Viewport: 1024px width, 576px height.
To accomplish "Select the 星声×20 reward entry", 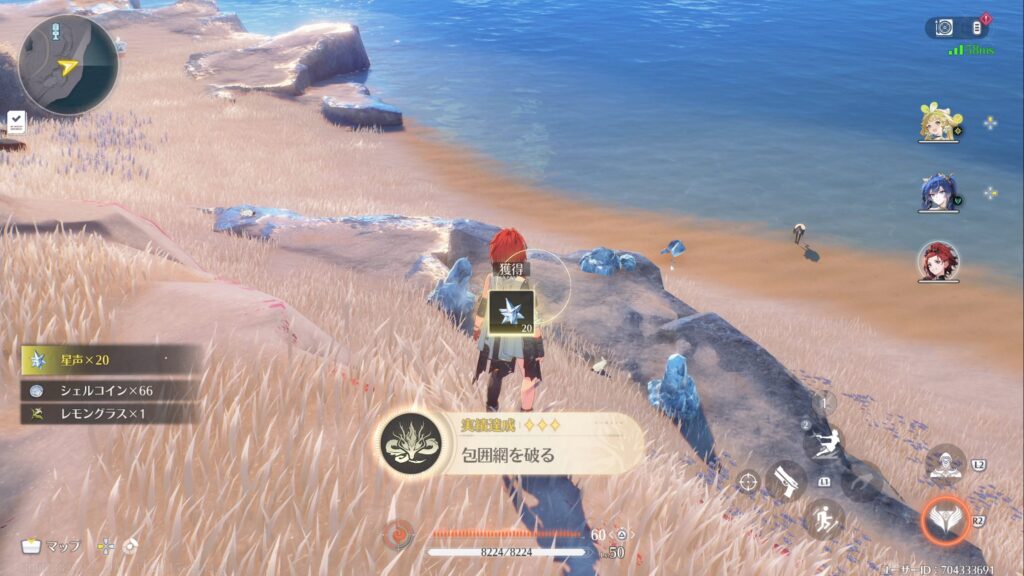I will coord(110,360).
